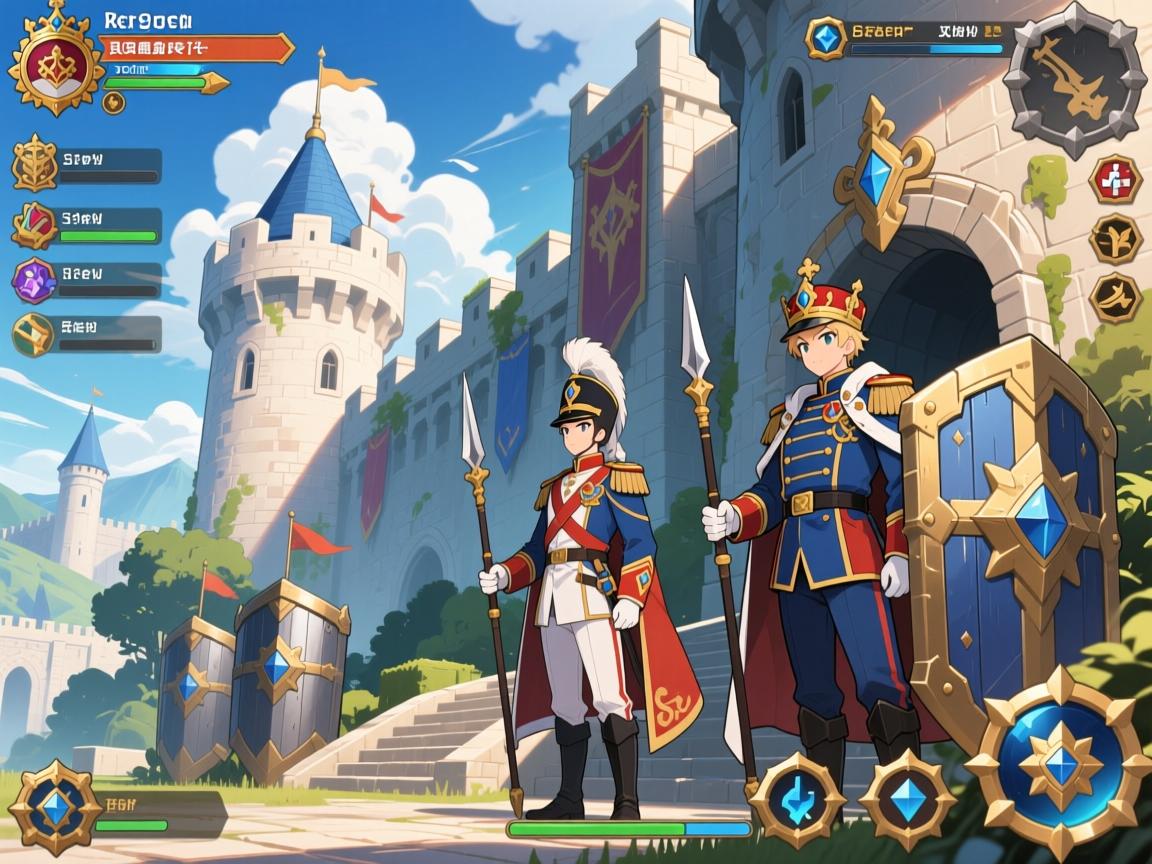
Task: Choose the red gem shield entry
Action: pos(34,225)
